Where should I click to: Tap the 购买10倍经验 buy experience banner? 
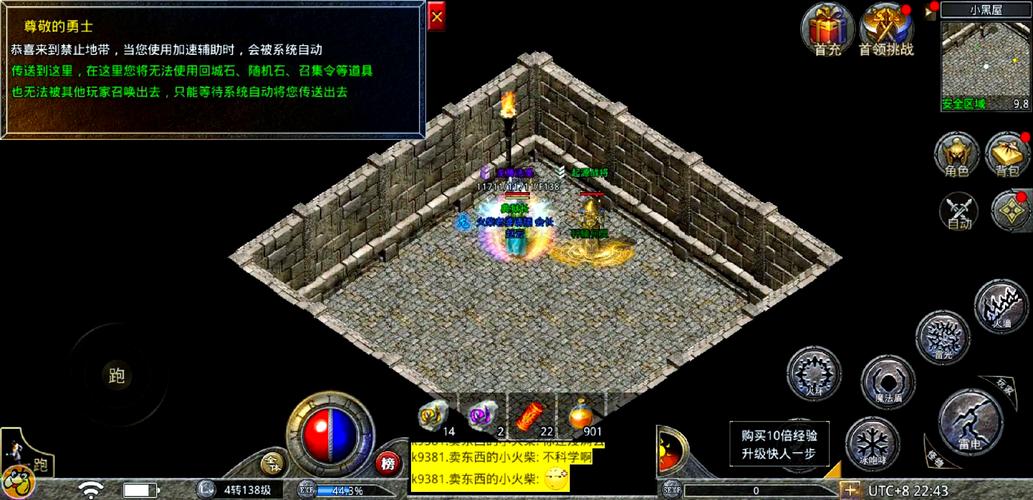point(779,444)
